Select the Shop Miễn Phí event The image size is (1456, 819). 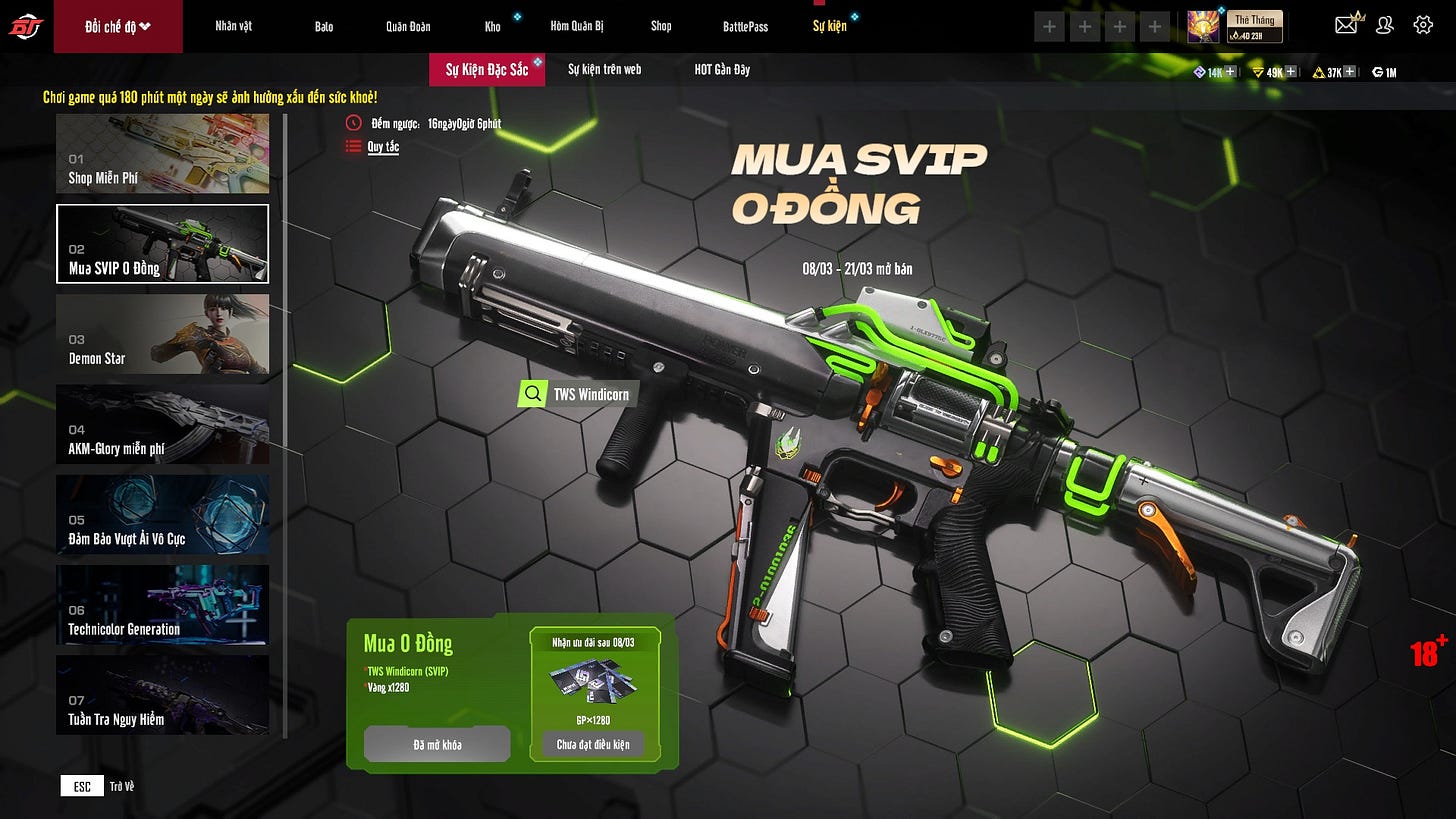pos(162,154)
